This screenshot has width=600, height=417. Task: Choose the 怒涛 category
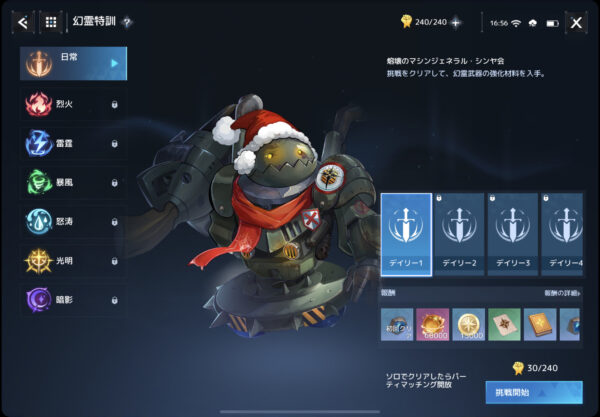(x=74, y=221)
